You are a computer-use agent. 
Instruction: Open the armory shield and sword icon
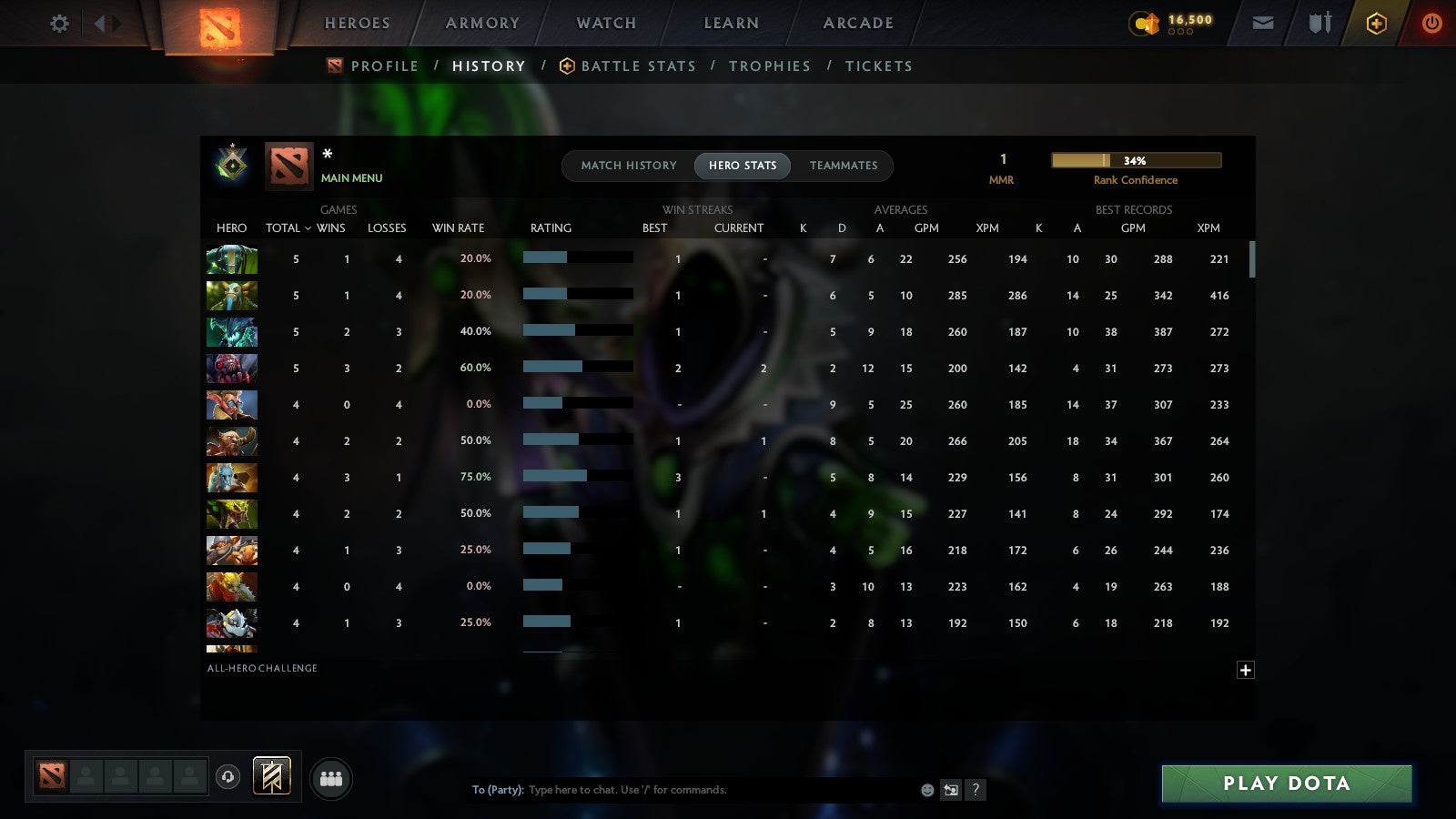pos(1318,23)
